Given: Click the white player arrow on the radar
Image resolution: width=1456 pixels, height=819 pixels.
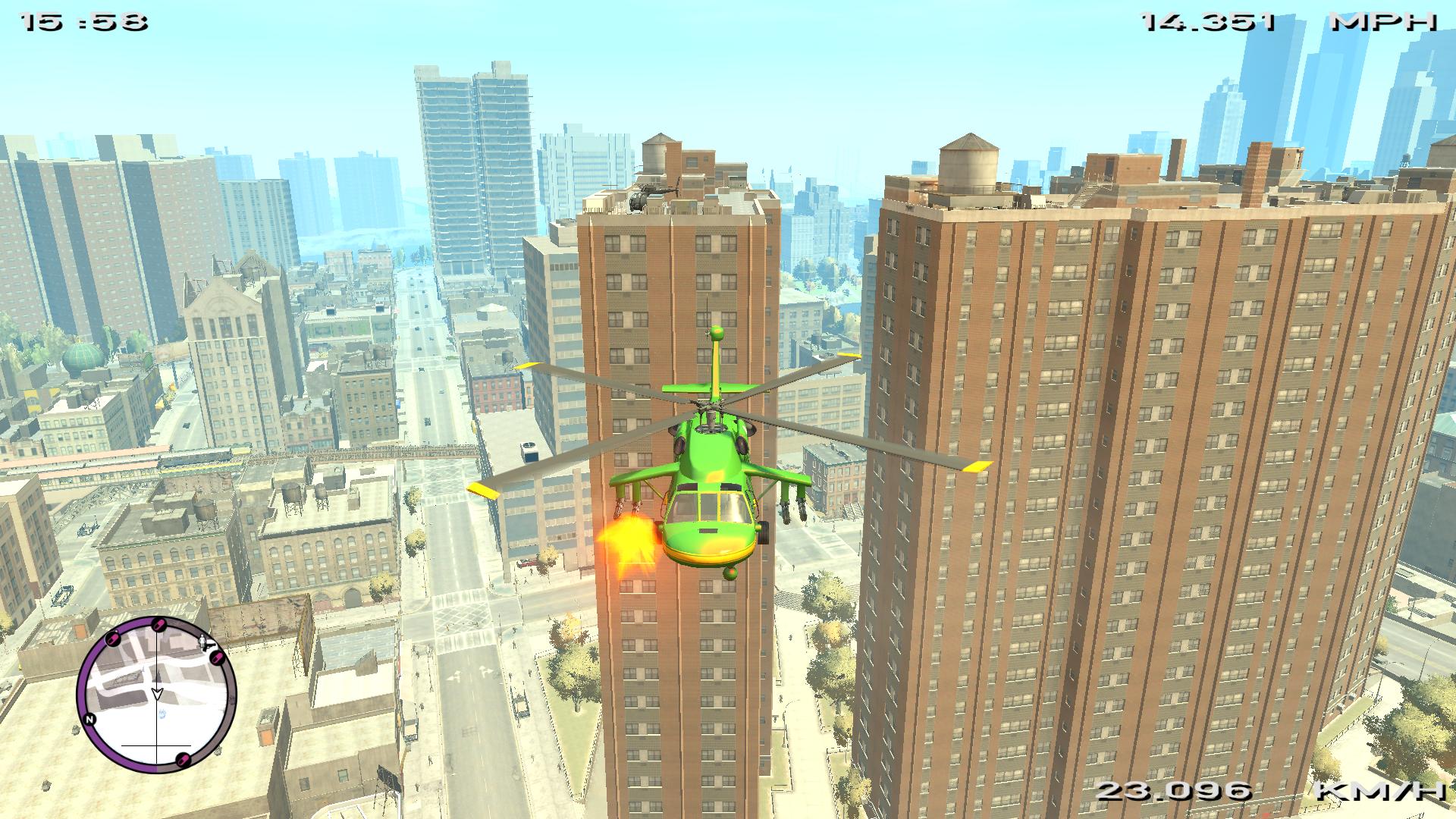Looking at the screenshot, I should 157,693.
